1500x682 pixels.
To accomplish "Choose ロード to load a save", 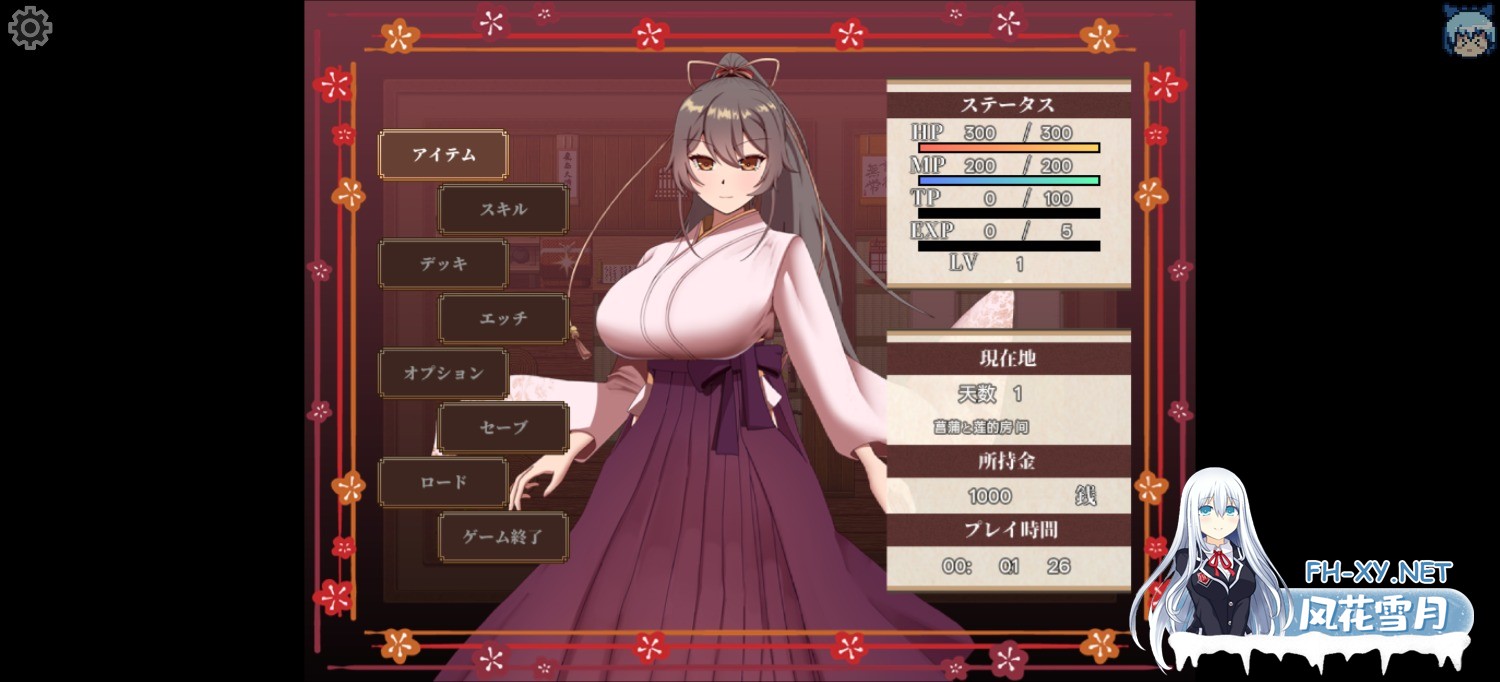I will click(443, 482).
